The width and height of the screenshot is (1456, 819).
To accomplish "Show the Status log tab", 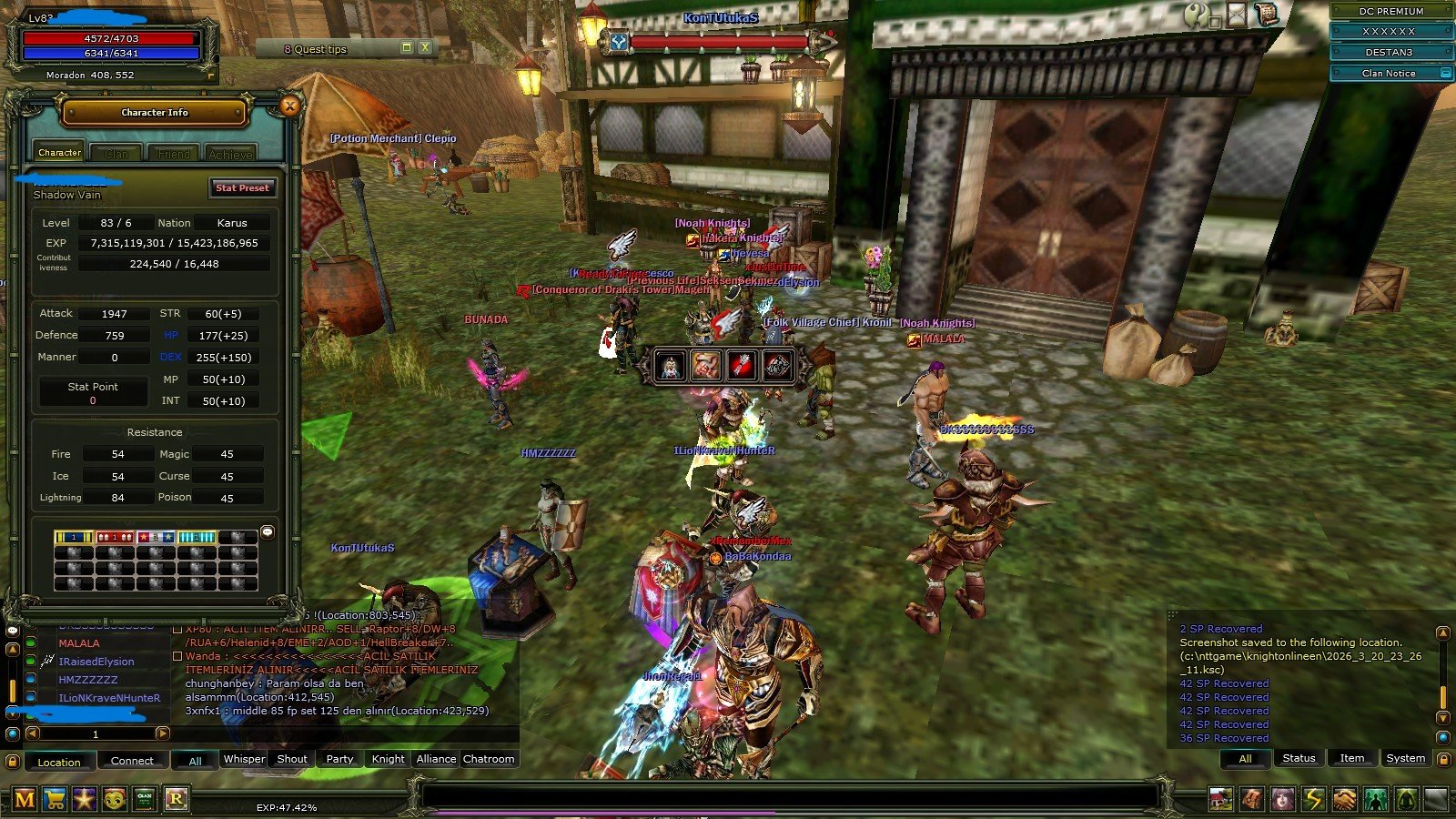I will [1299, 758].
